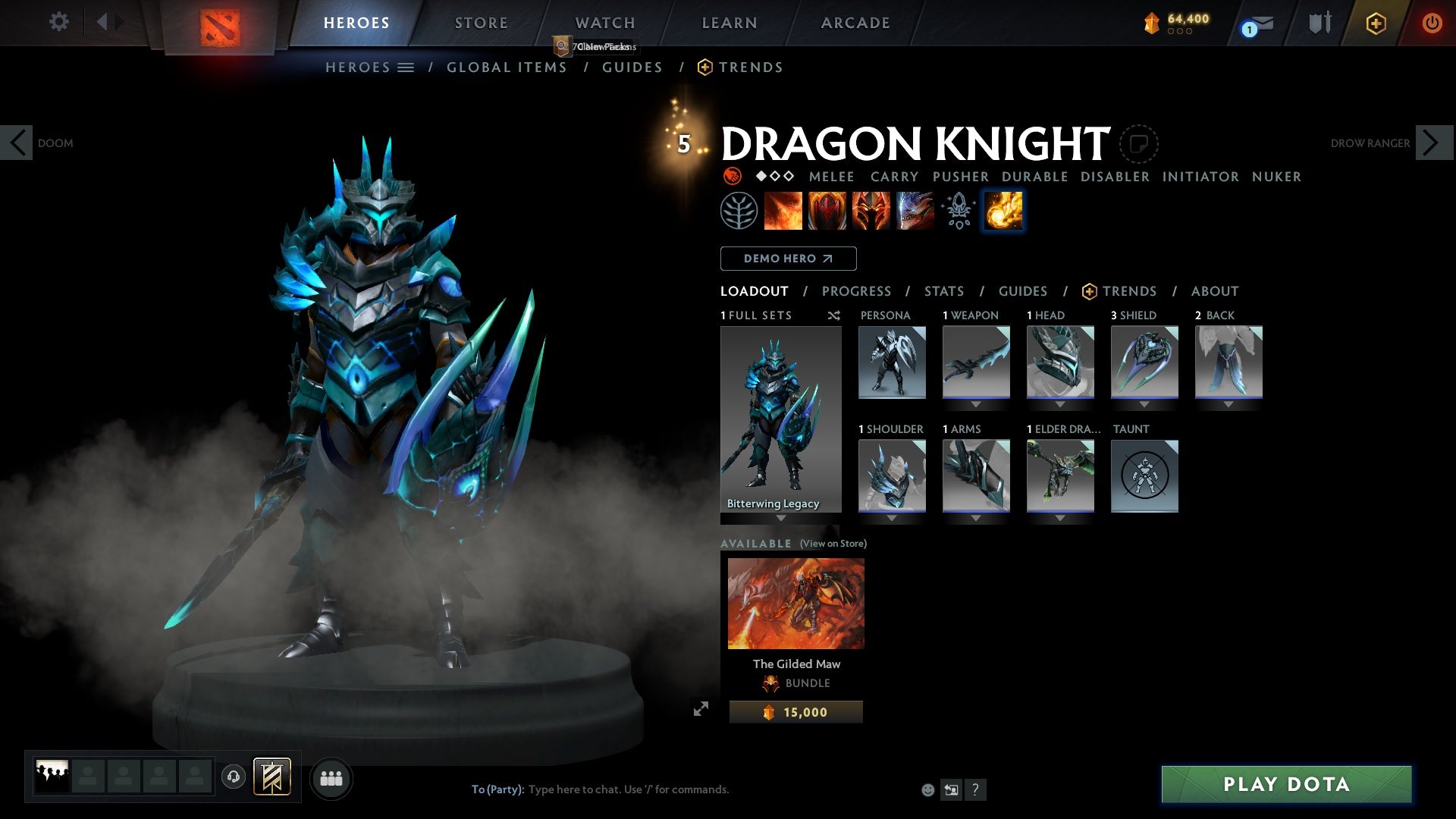The height and width of the screenshot is (819, 1456).
Task: View the Dragon Blood ability icon
Action: [x=827, y=211]
